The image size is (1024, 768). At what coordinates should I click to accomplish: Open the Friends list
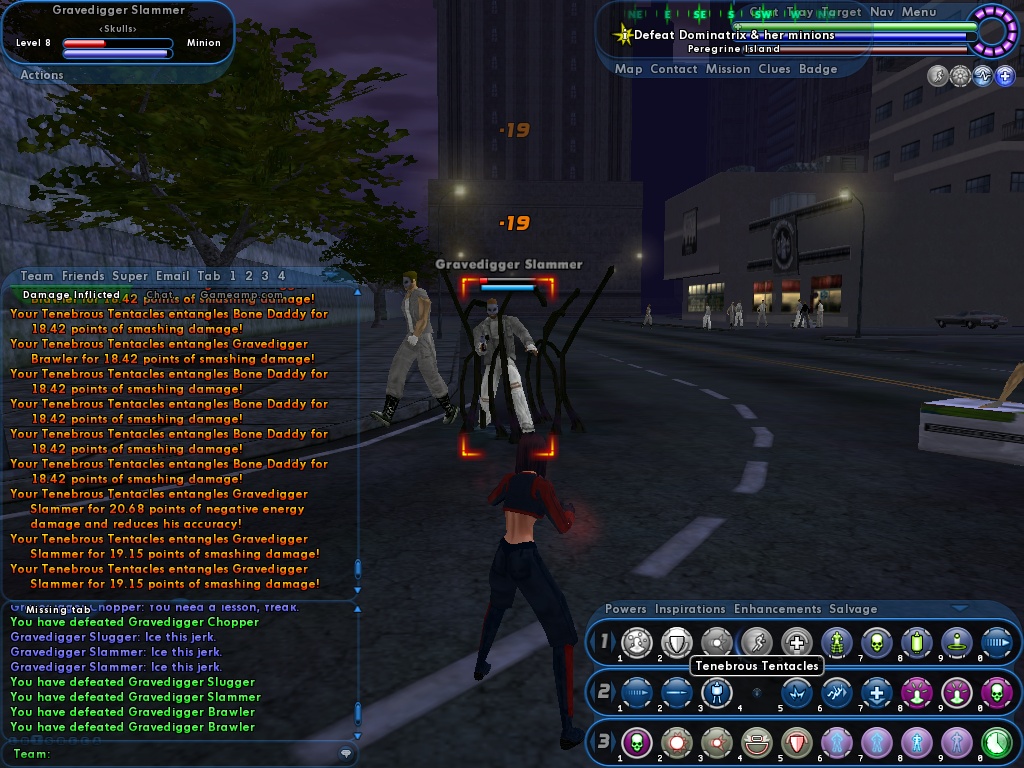point(83,276)
